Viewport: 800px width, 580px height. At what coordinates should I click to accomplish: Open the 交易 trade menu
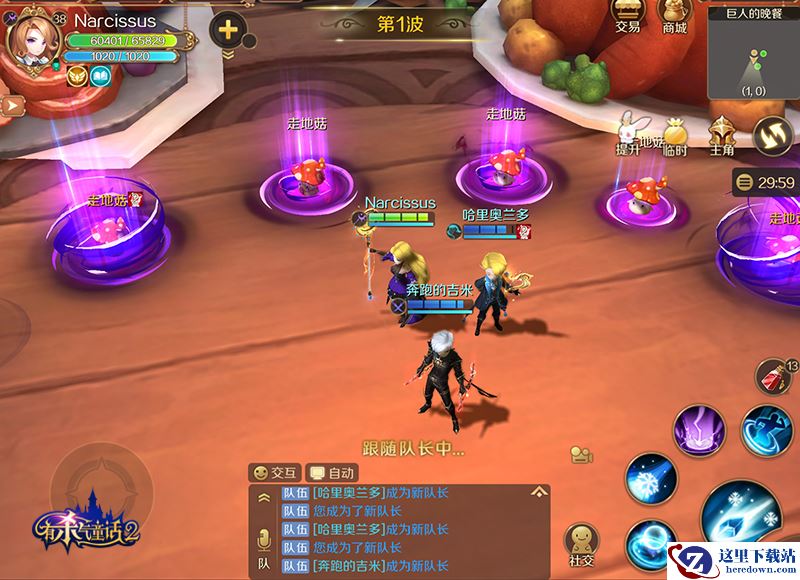(627, 18)
